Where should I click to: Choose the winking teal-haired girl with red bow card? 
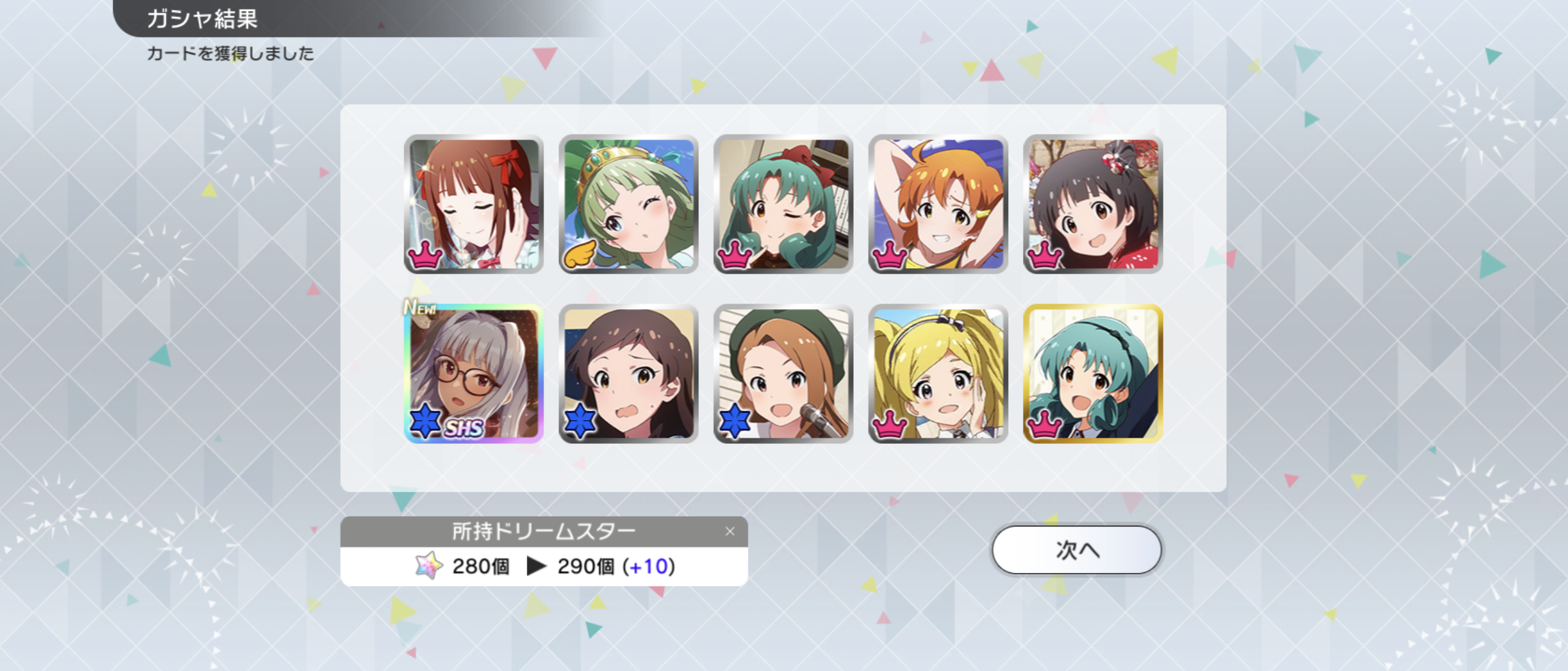(783, 204)
